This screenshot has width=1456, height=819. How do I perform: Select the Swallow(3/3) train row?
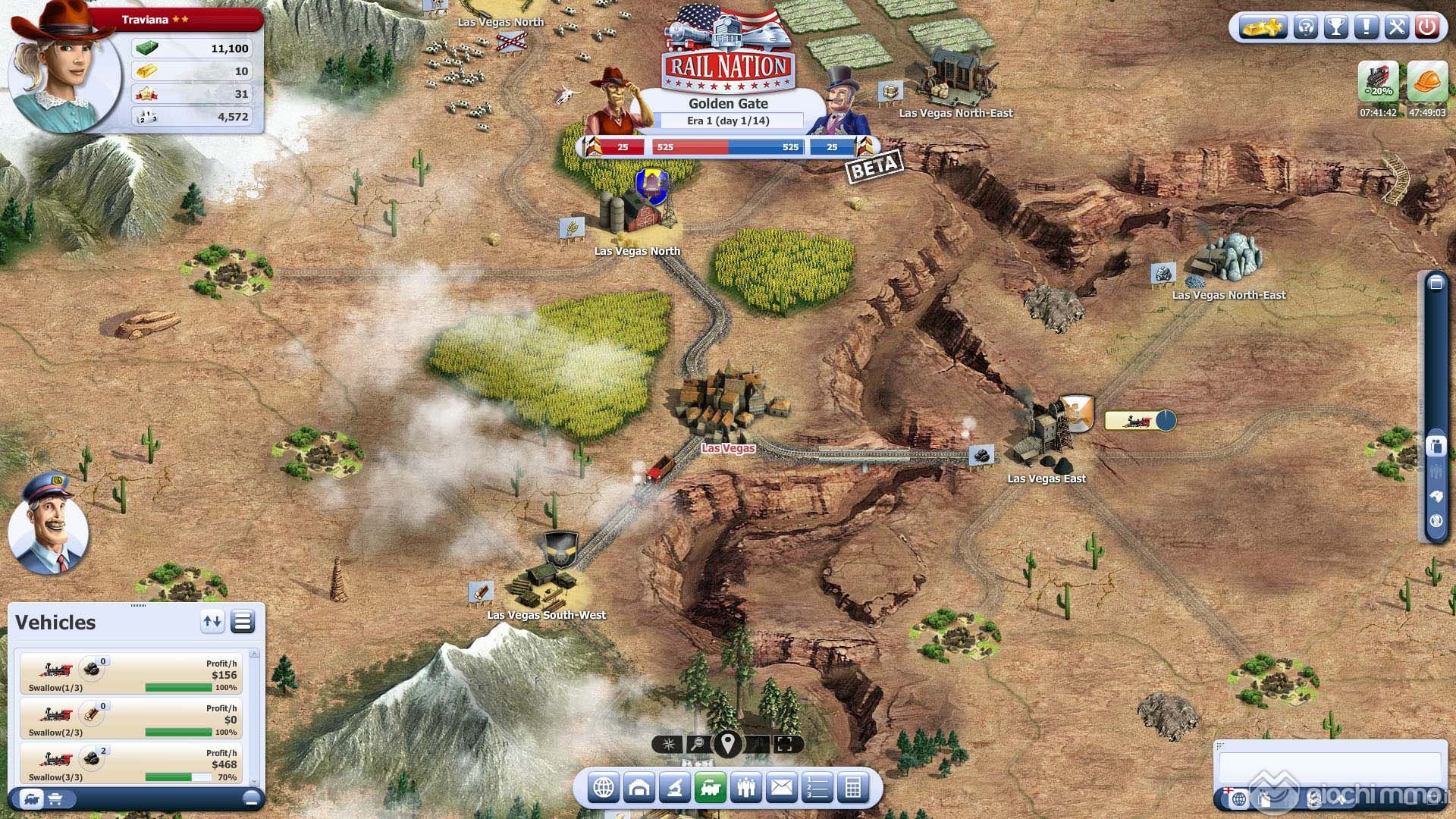131,764
